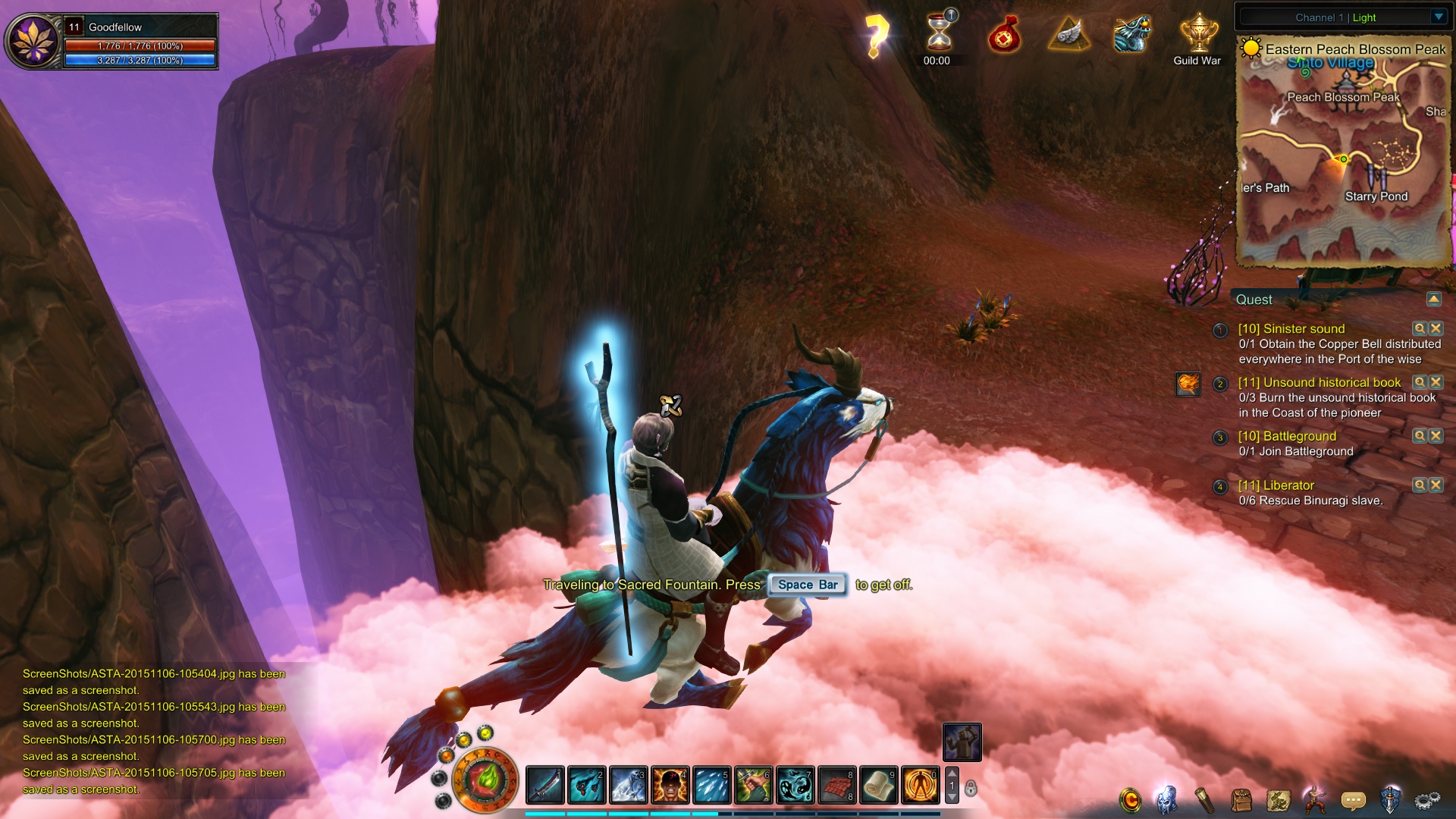Open settings via the gears icon
Screen dimensions: 1456x819
[x=1427, y=799]
